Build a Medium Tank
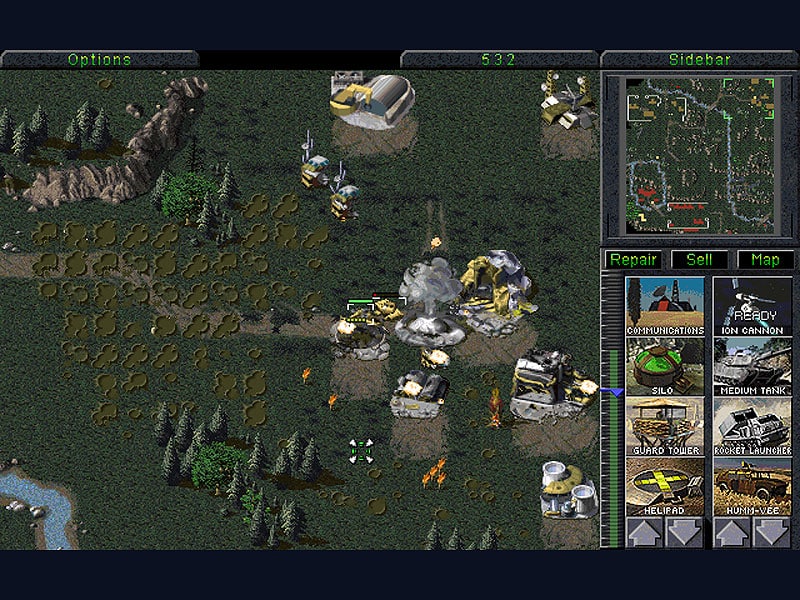Viewport: 800px width, 600px height. 753,366
